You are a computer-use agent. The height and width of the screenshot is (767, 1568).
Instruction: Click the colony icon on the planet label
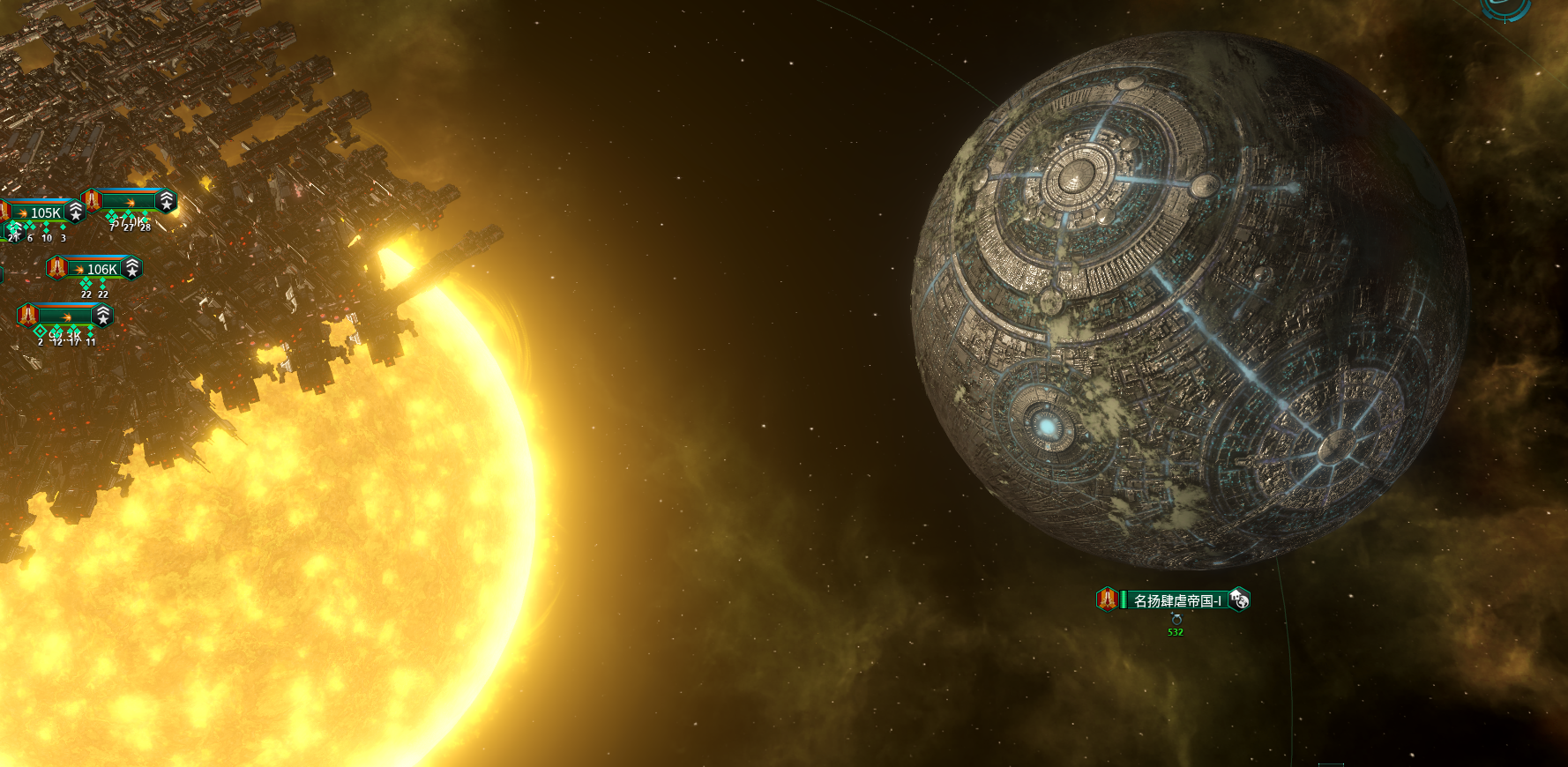coord(1239,599)
